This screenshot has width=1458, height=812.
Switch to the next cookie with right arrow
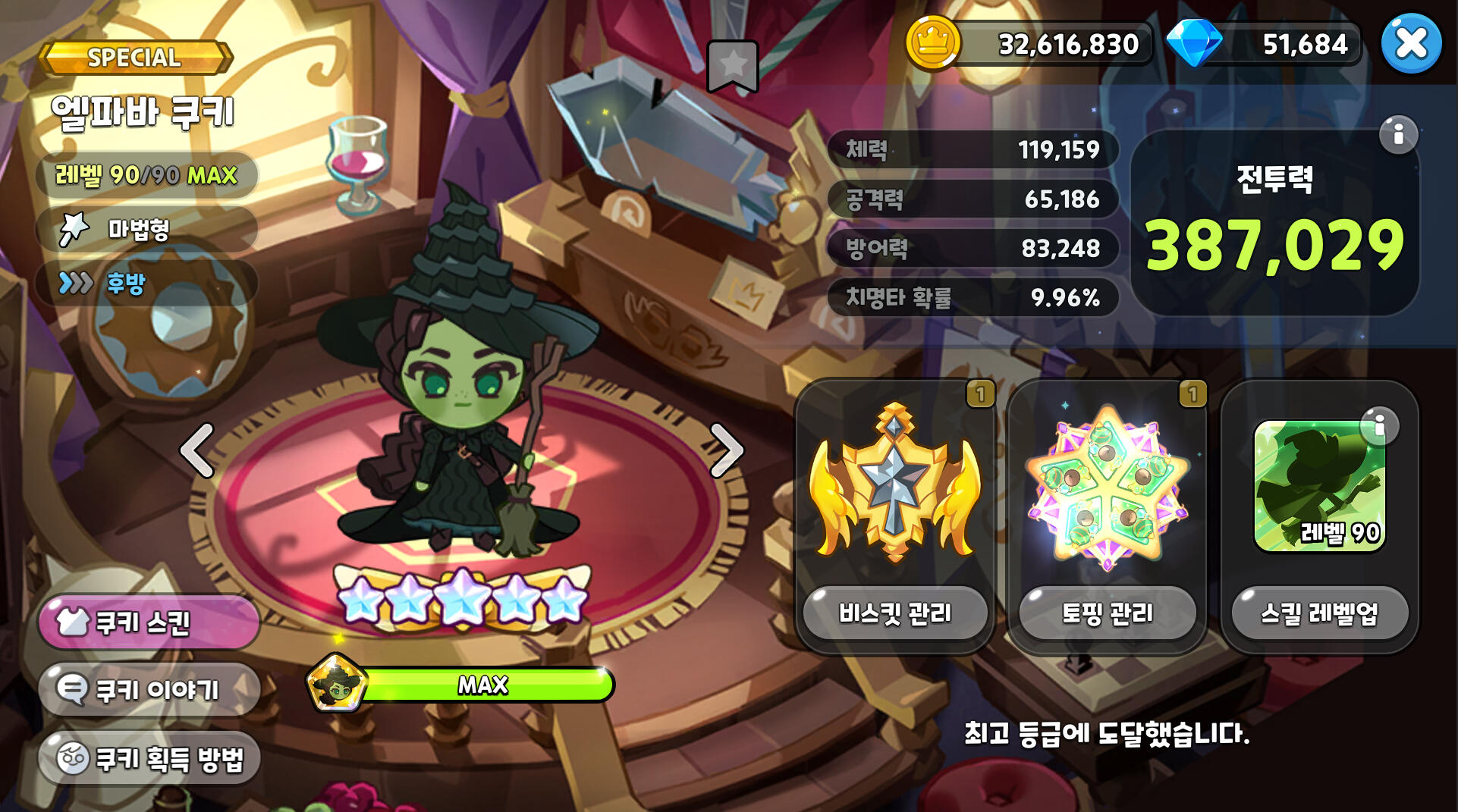point(726,450)
